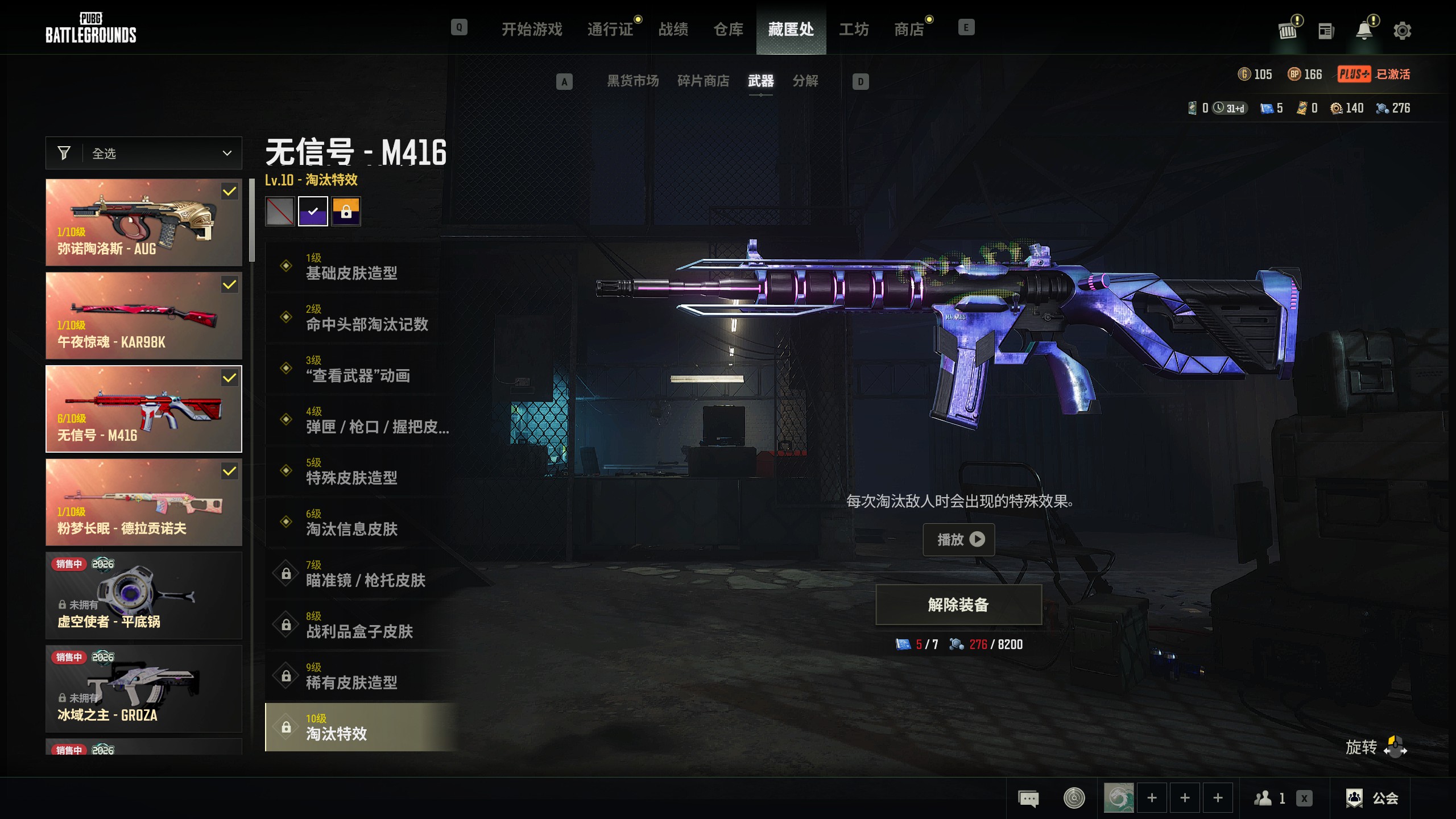Go to the 商店 tab
The image size is (1456, 819).
(x=909, y=29)
